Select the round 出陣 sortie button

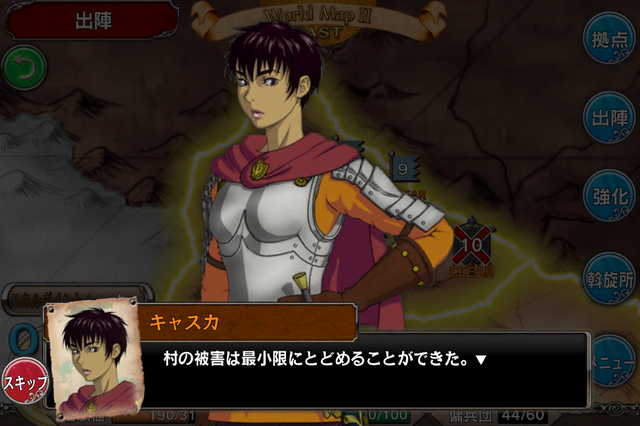[x=610, y=118]
